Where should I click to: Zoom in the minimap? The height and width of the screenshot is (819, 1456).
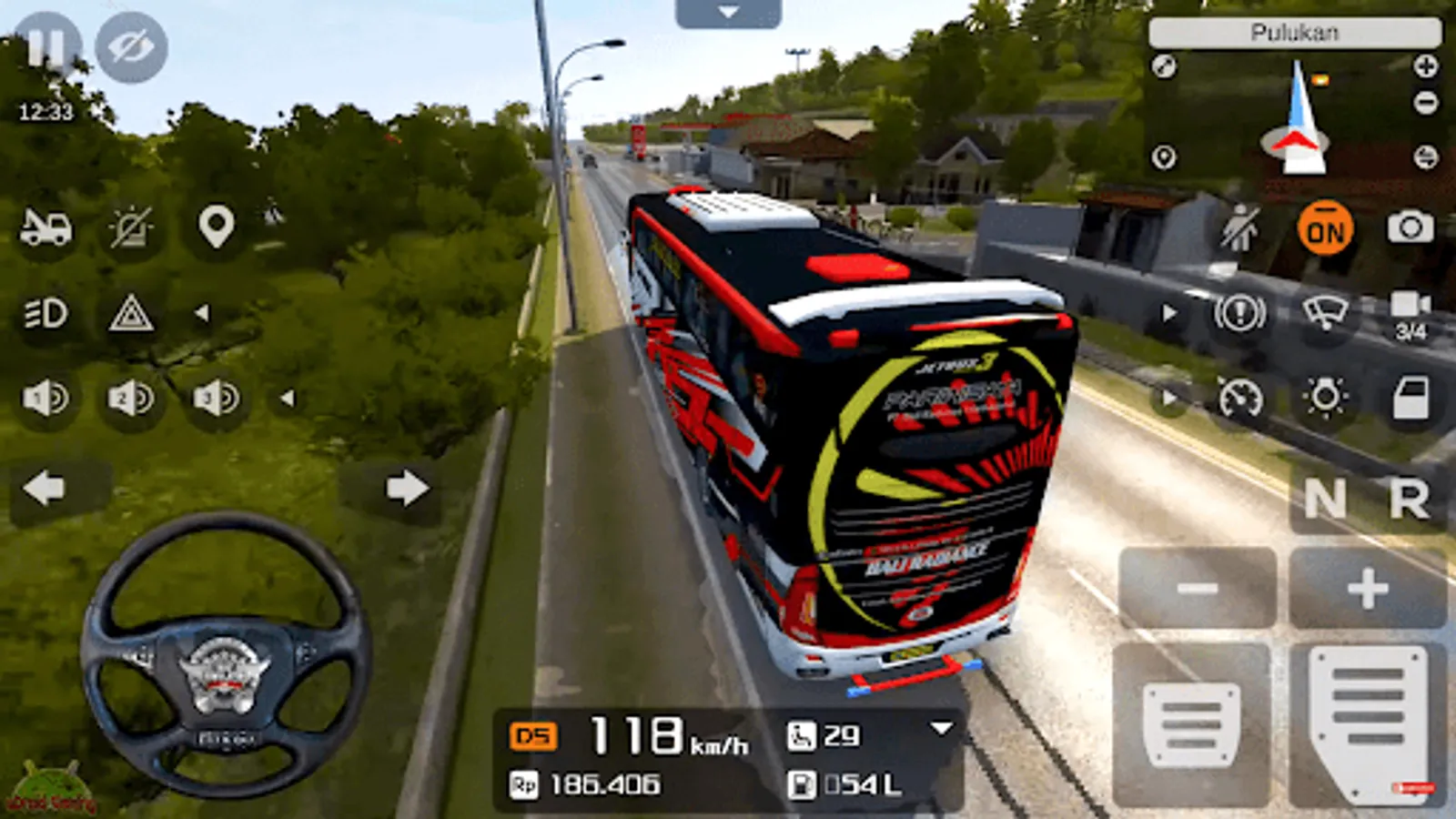click(x=1425, y=66)
